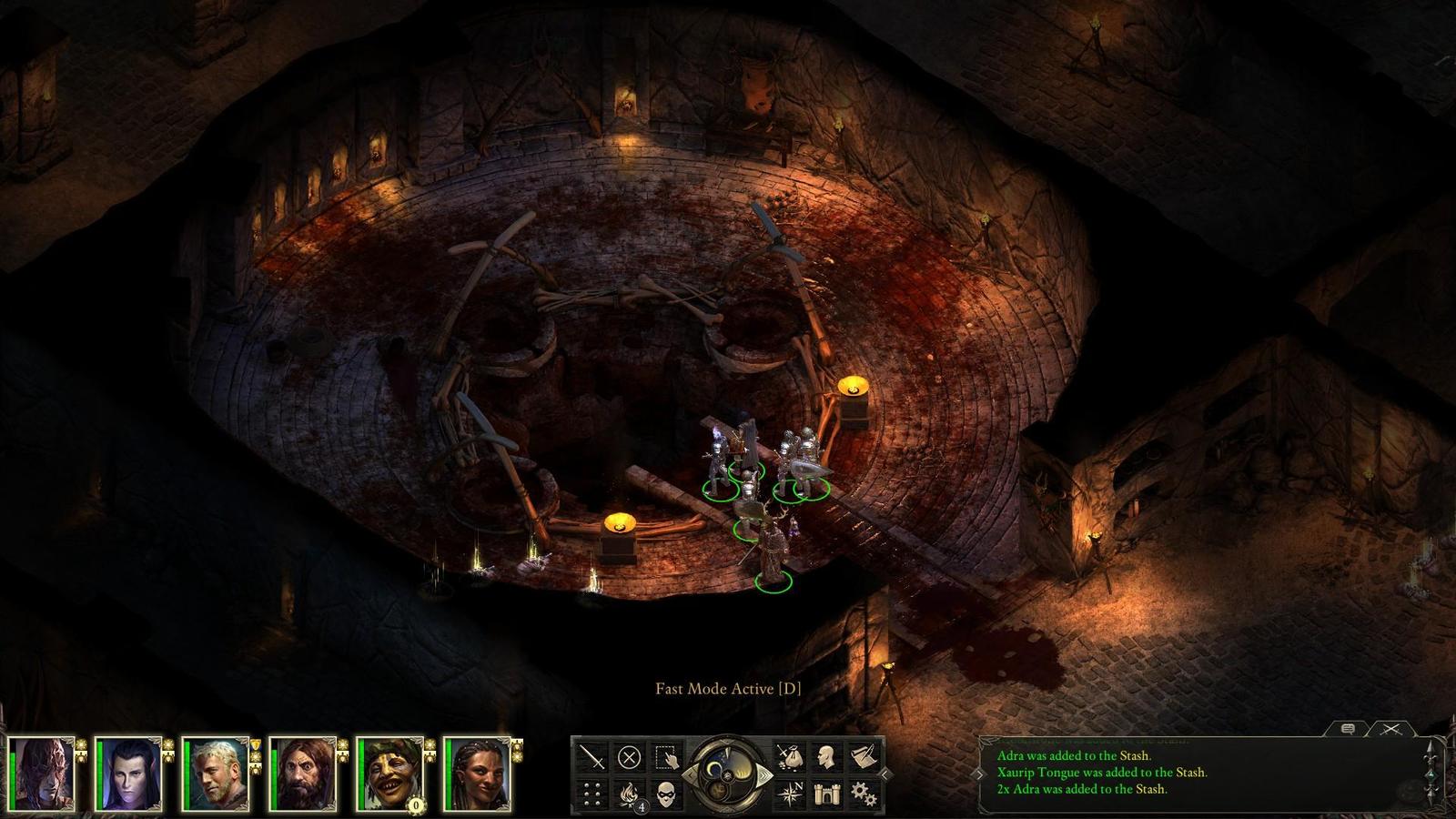Image resolution: width=1456 pixels, height=819 pixels.
Task: Open the inventory via the loot bag icon
Action: point(788,757)
